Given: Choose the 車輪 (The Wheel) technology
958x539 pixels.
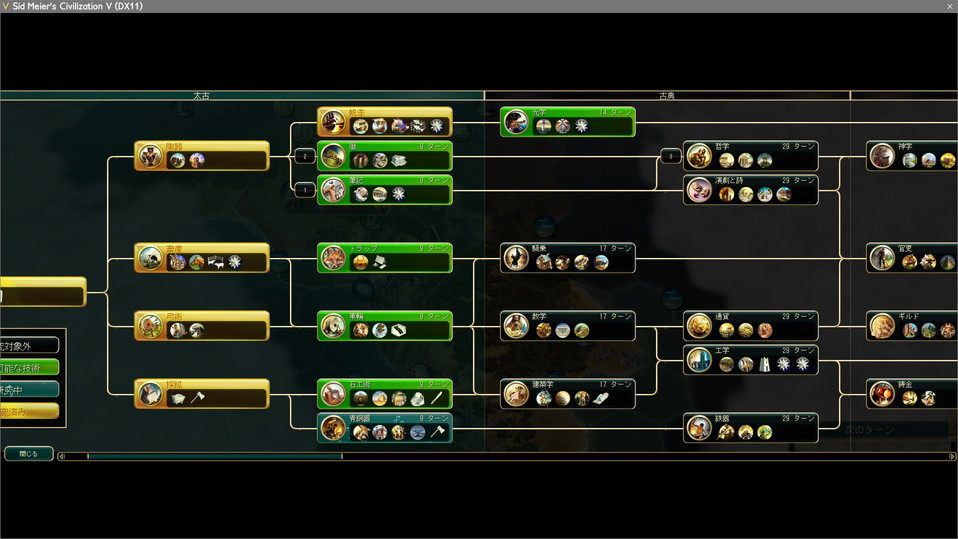Looking at the screenshot, I should coord(385,326).
